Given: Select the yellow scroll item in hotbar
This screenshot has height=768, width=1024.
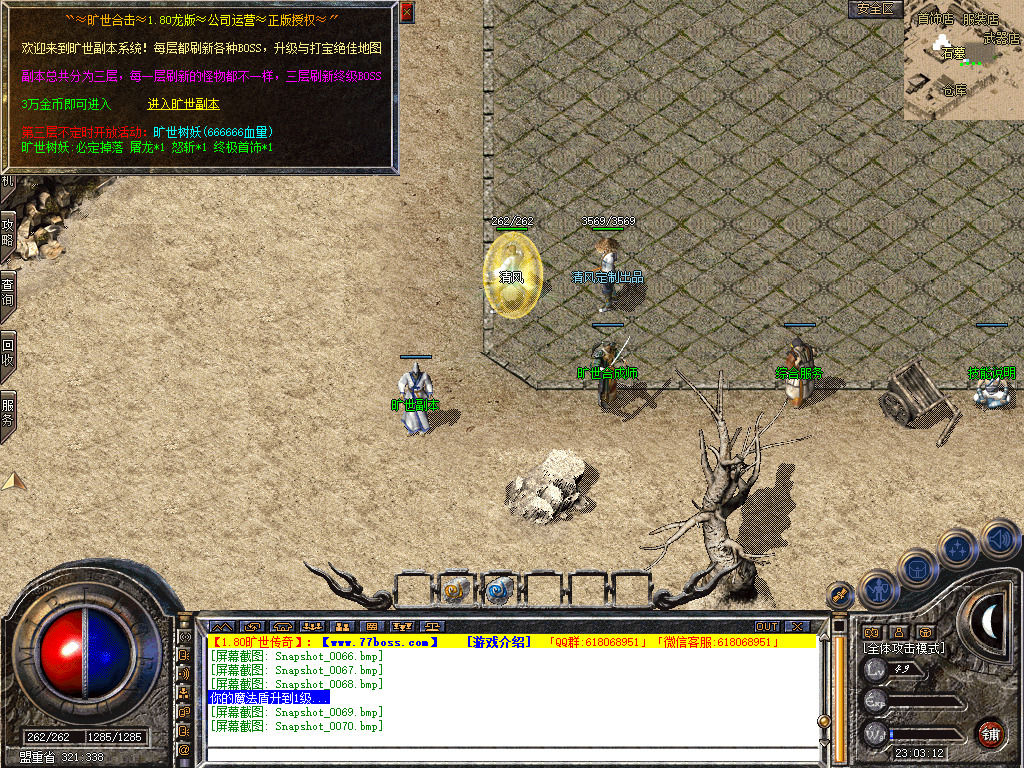Looking at the screenshot, I should [456, 592].
